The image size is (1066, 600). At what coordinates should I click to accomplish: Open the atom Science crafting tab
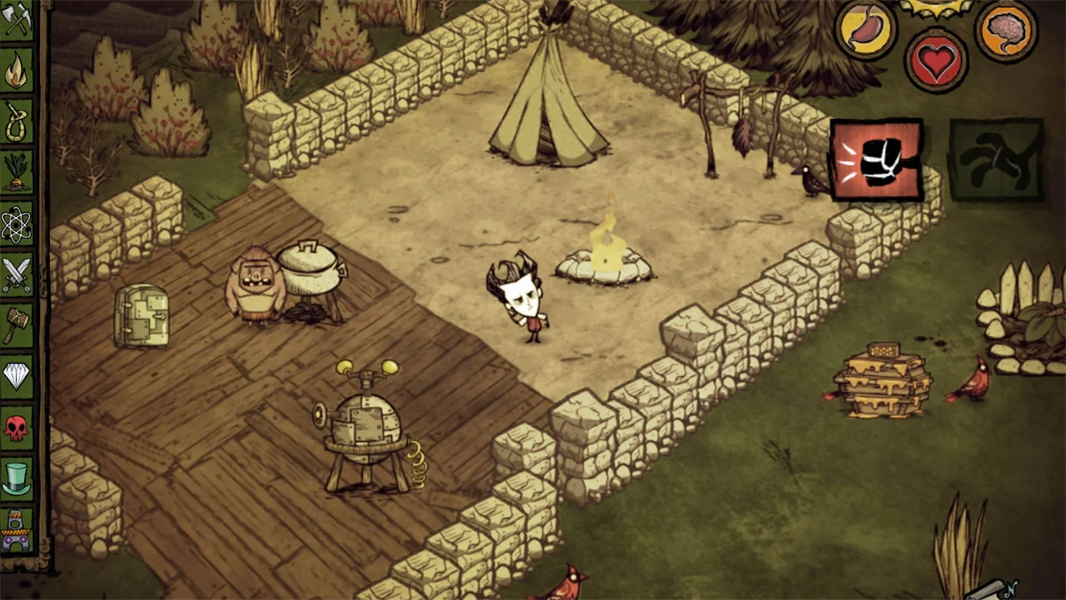pos(17,224)
